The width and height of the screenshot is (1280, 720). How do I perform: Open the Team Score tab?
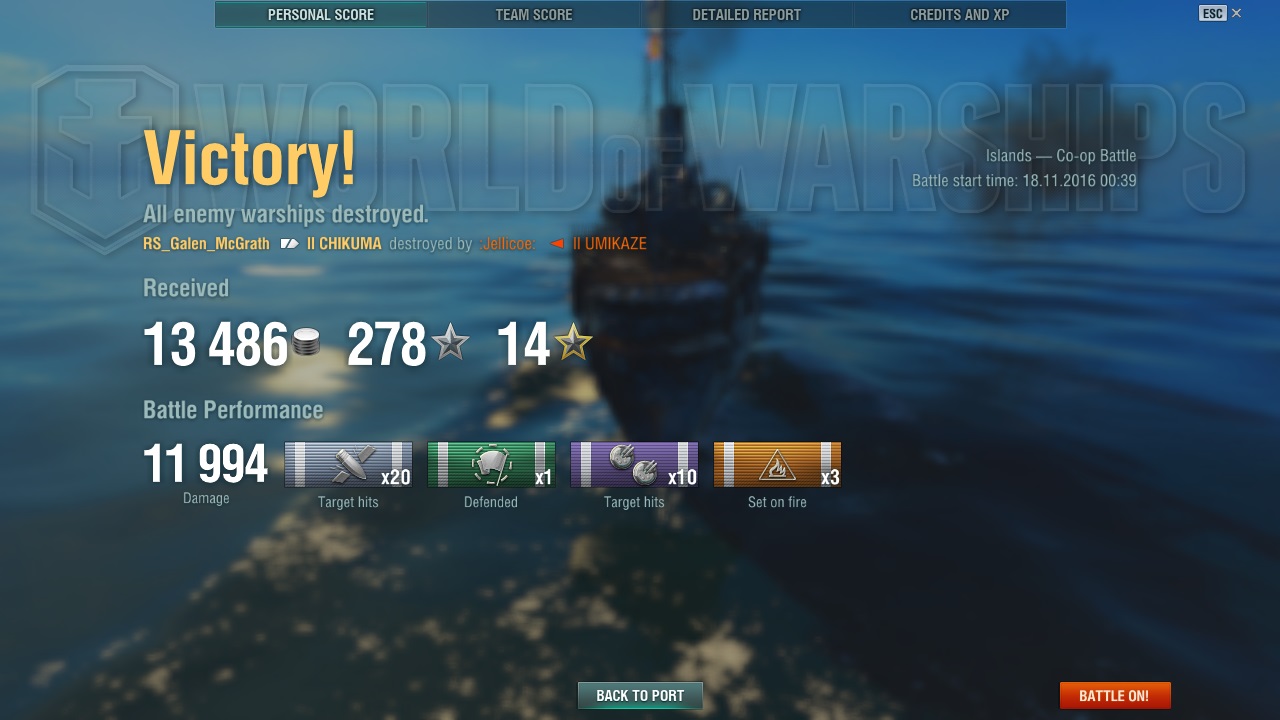click(534, 15)
